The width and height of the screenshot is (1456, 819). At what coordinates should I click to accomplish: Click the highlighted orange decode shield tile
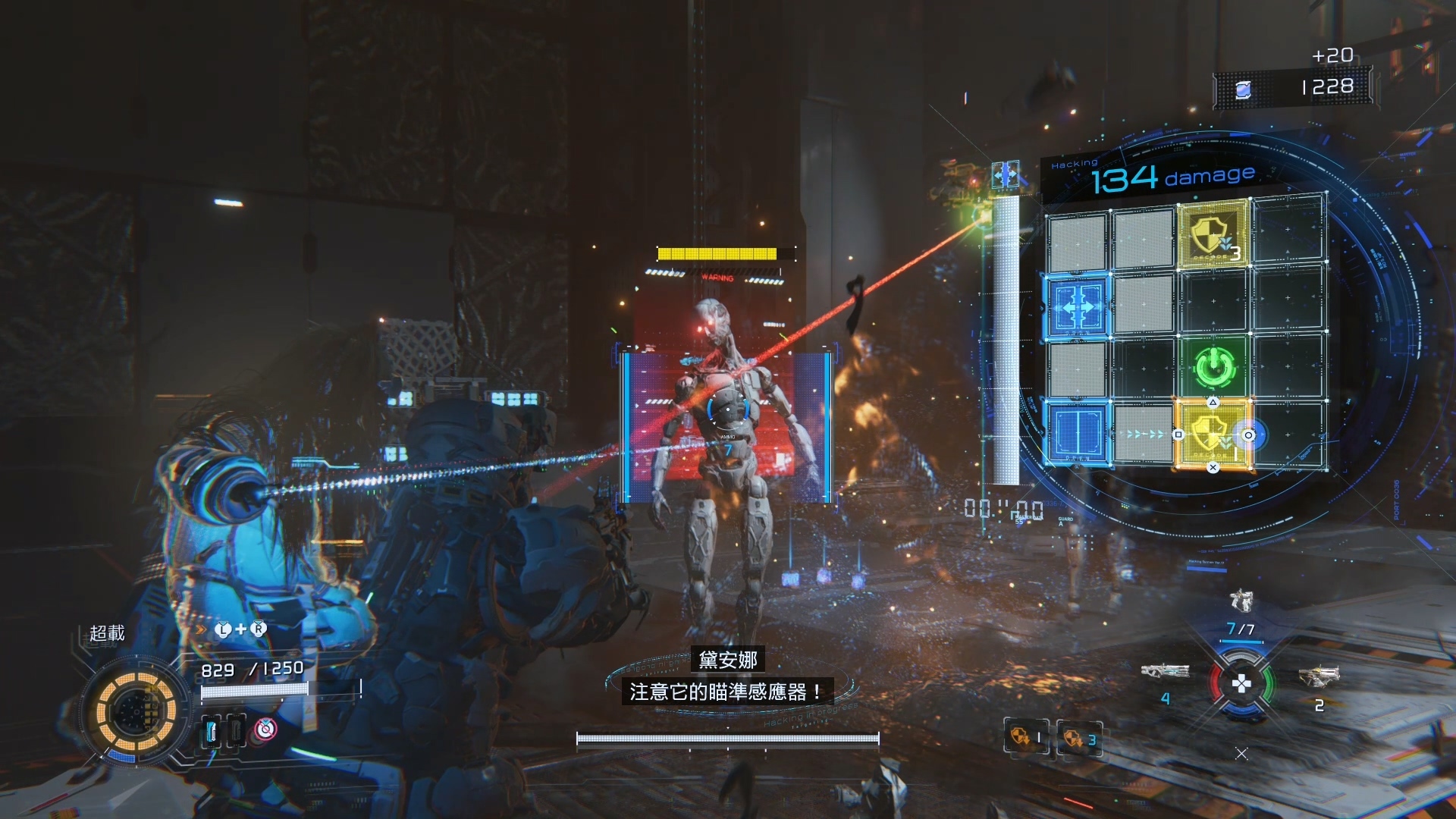(1212, 434)
